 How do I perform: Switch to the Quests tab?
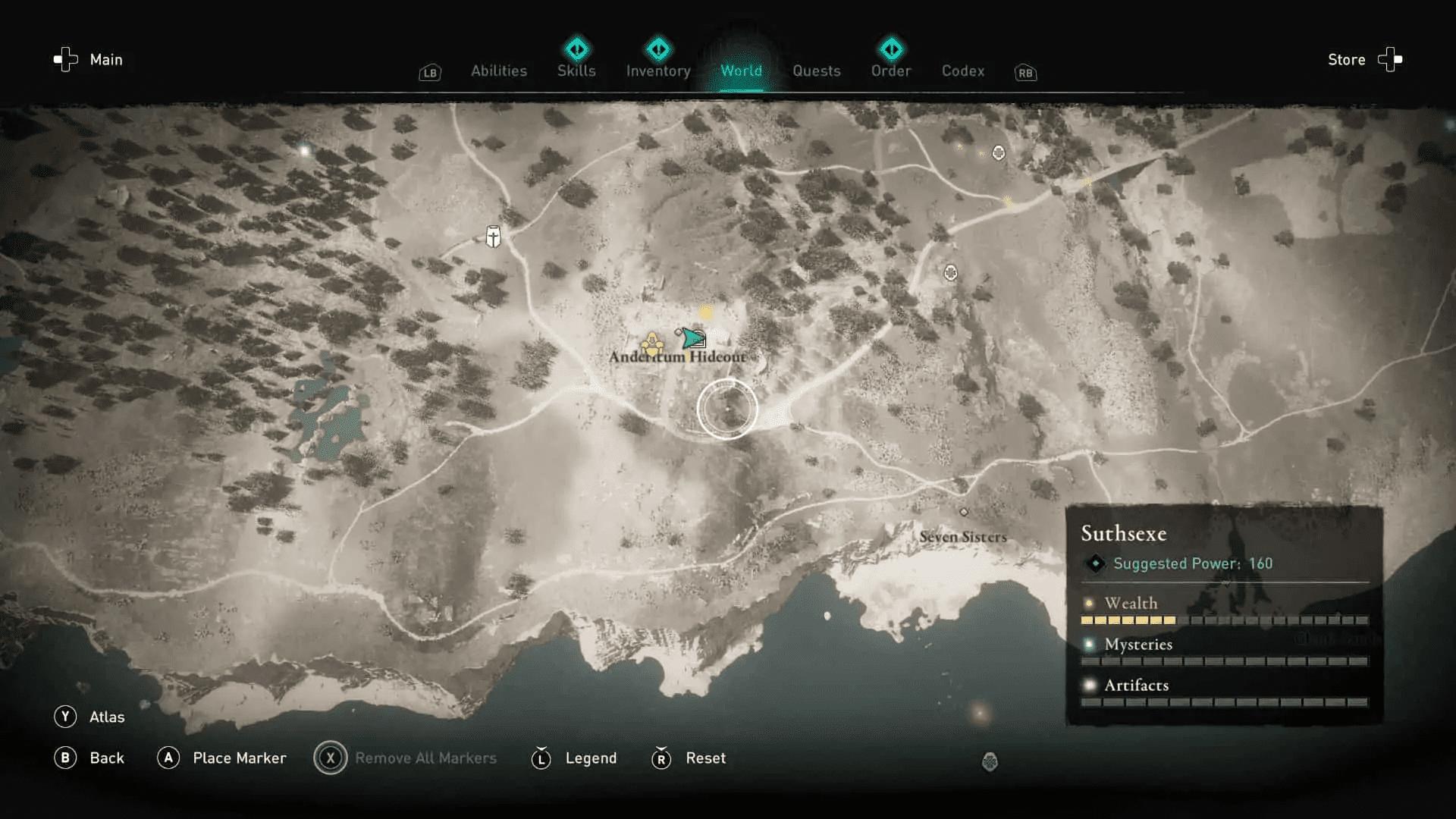[x=817, y=71]
